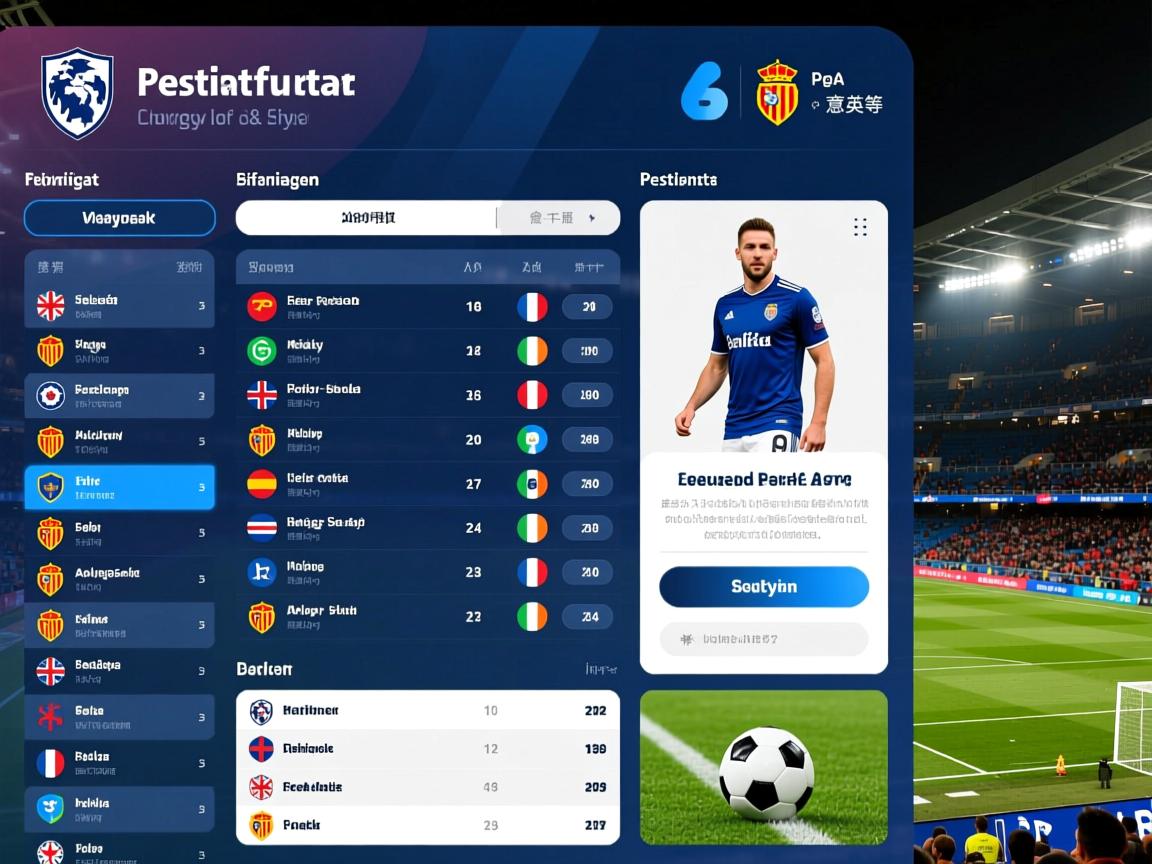Select the Dishiaole row
Screen dimensions: 1152x864
pyautogui.click(x=427, y=749)
